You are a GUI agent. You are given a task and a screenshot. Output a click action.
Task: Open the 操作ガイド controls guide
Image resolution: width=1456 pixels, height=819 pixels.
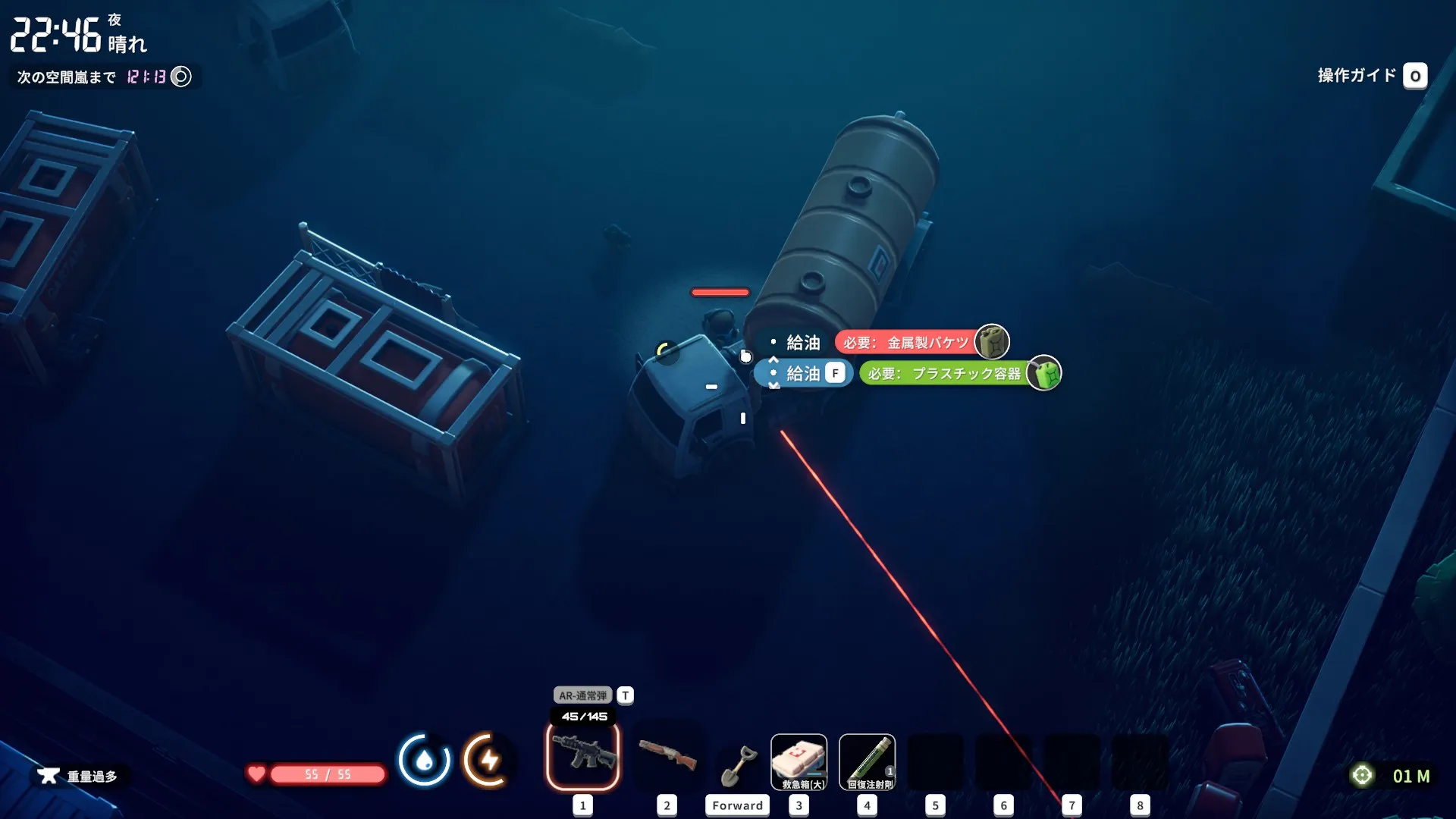(x=1372, y=76)
